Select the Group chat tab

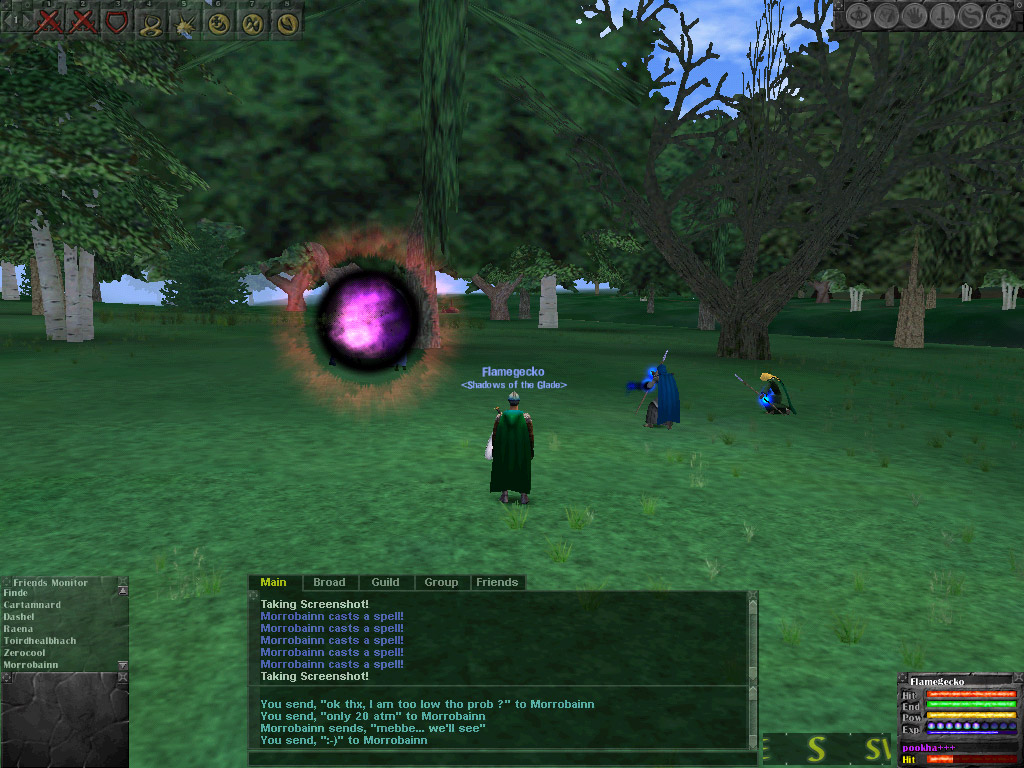(x=441, y=582)
